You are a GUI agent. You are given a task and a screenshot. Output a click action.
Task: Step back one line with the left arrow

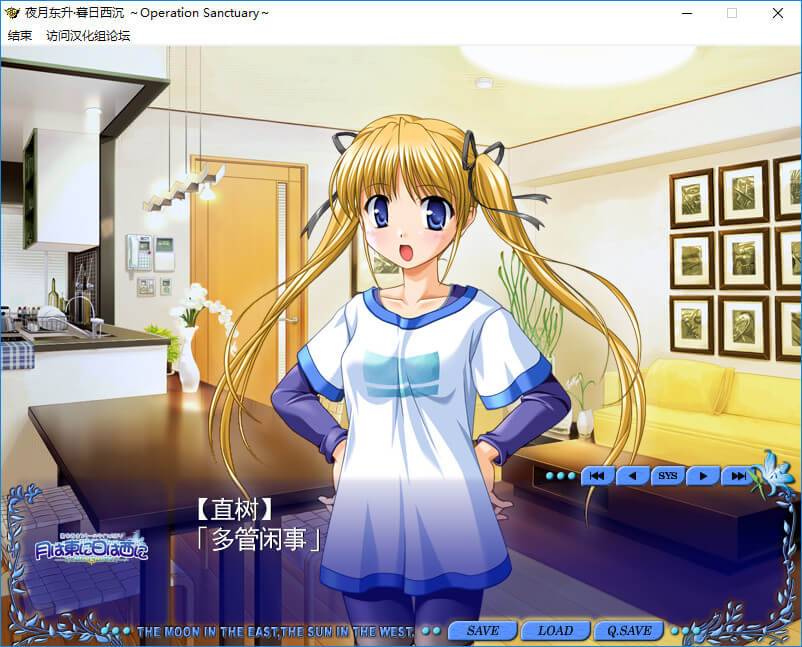click(632, 476)
